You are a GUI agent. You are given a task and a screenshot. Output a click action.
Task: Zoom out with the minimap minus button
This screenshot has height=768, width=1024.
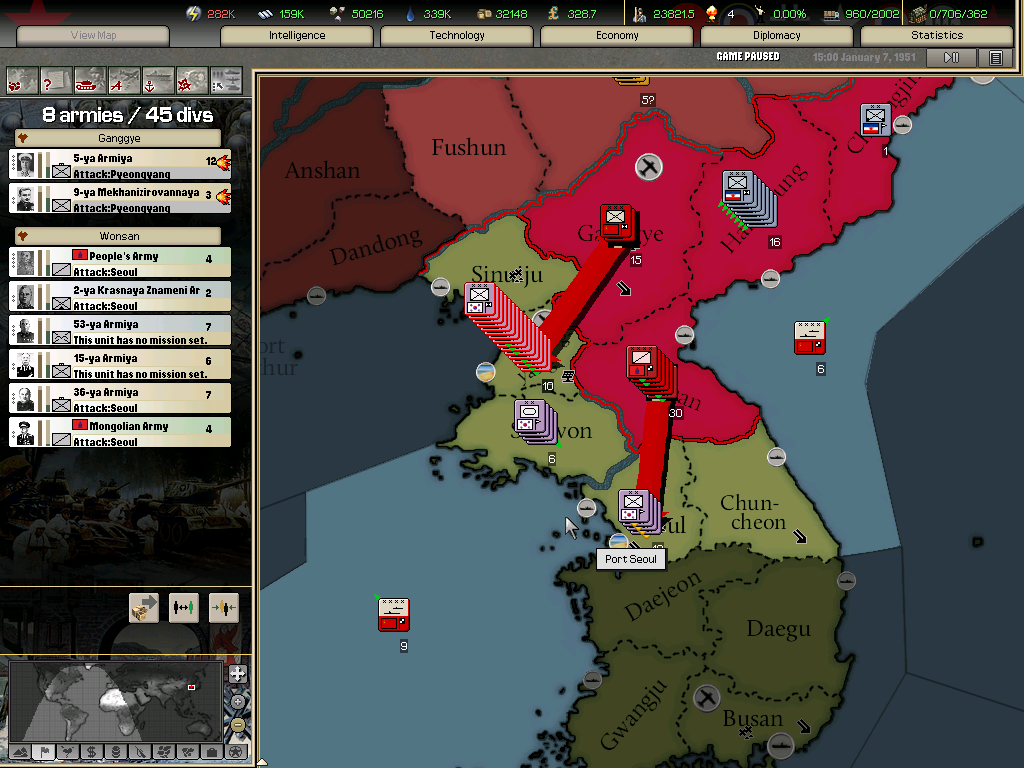coord(238,725)
